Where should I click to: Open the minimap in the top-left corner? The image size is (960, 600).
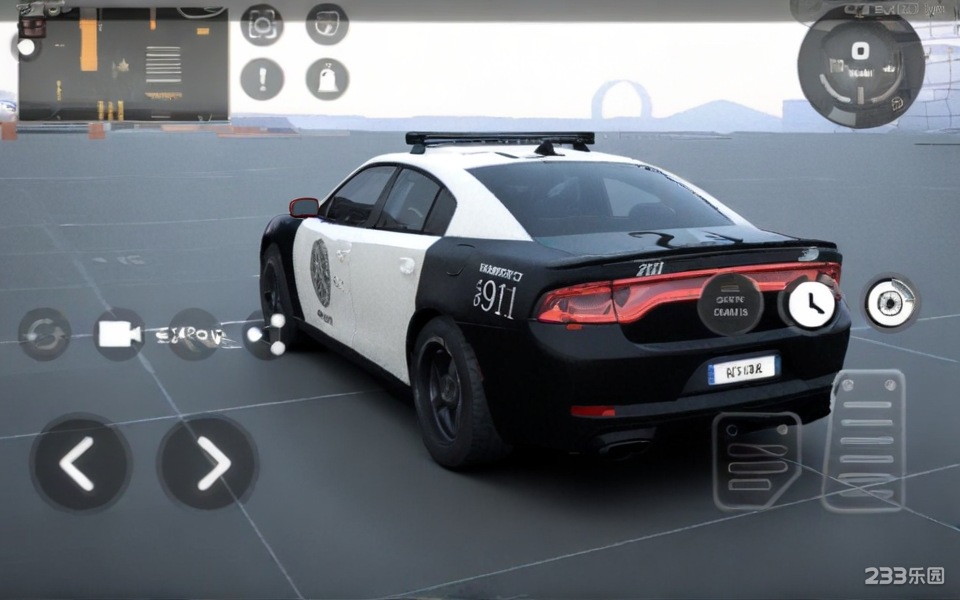[124, 64]
